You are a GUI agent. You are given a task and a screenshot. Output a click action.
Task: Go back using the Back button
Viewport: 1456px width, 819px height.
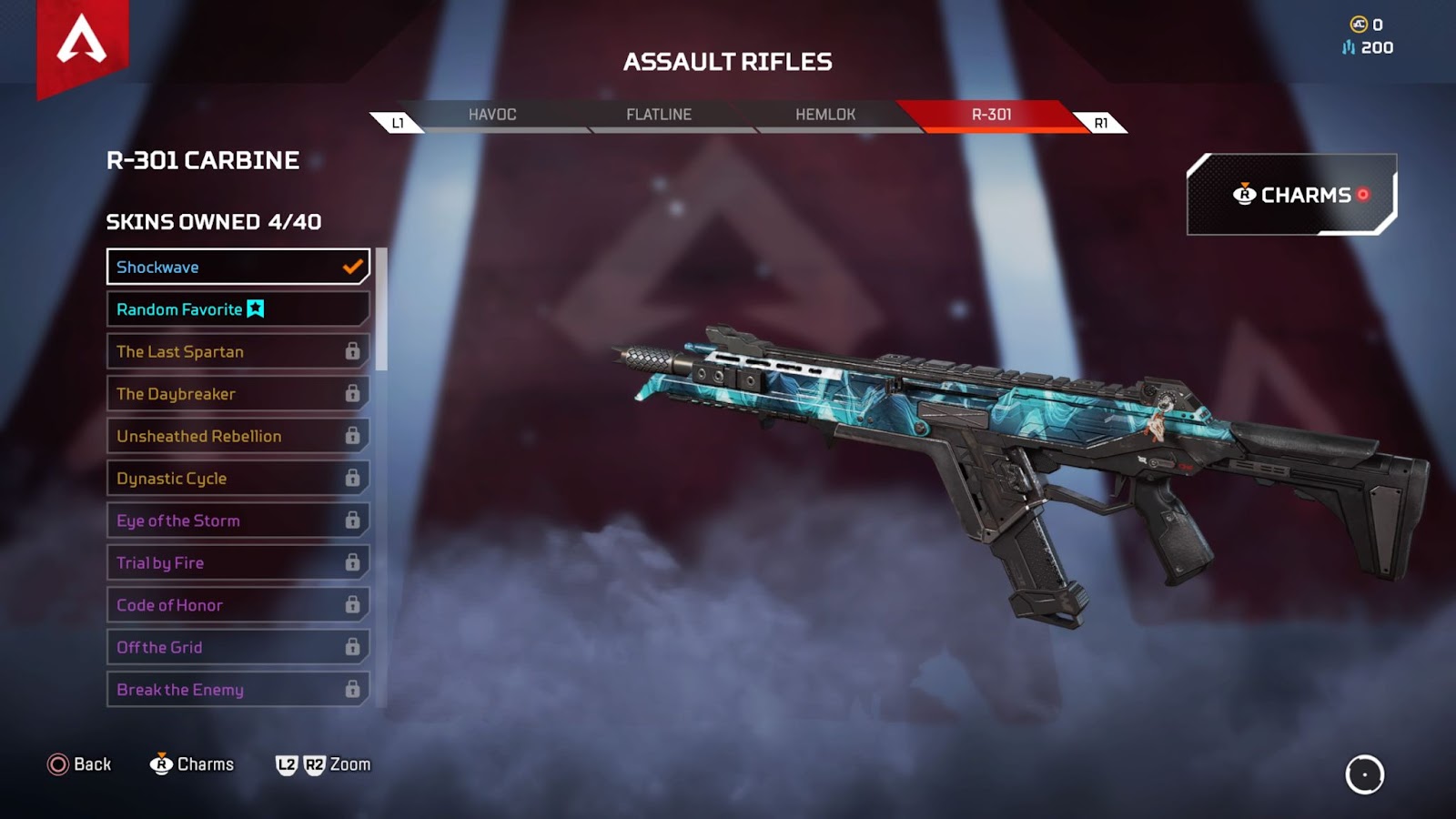80,764
